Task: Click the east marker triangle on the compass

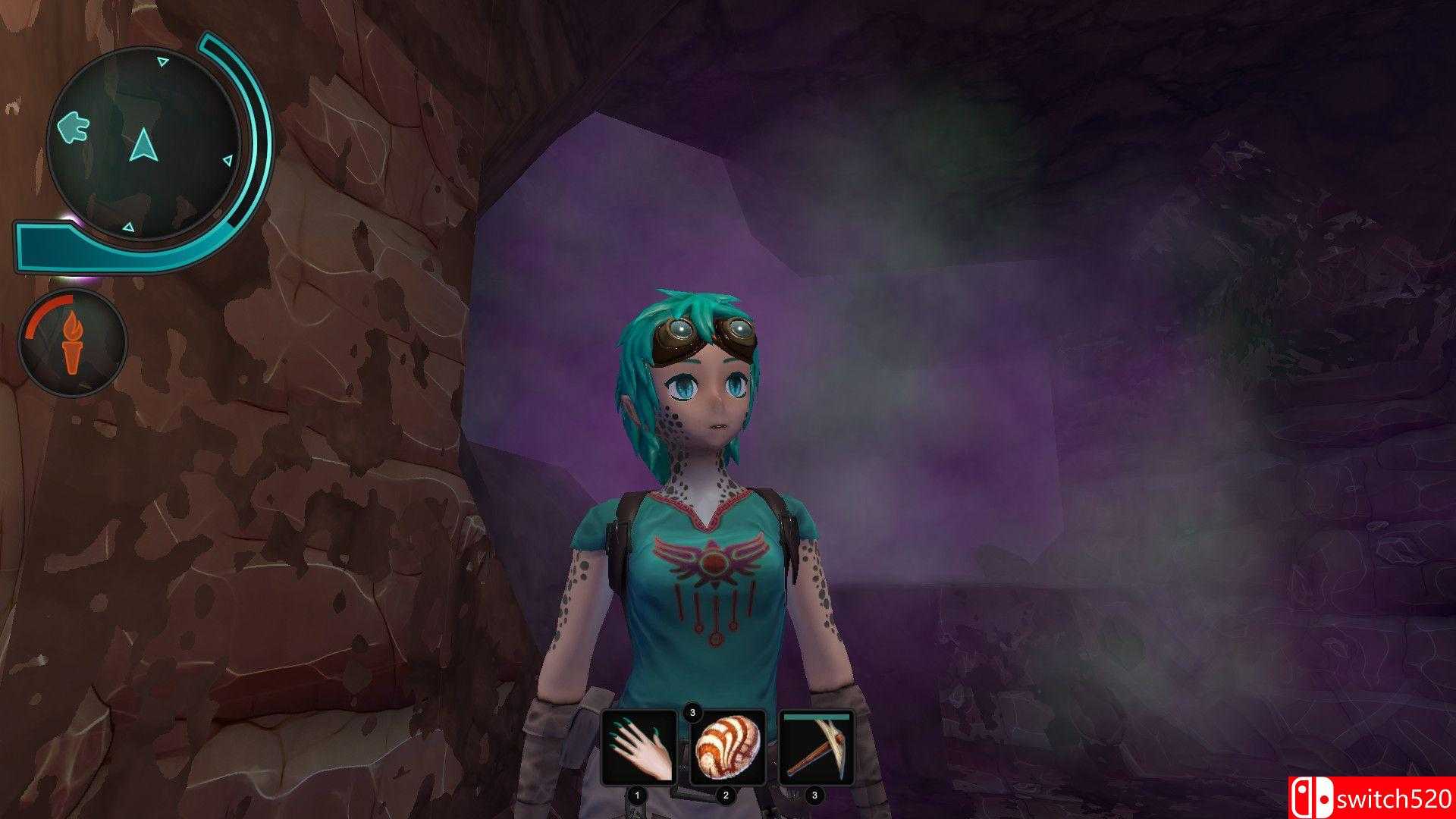Action: tap(229, 159)
